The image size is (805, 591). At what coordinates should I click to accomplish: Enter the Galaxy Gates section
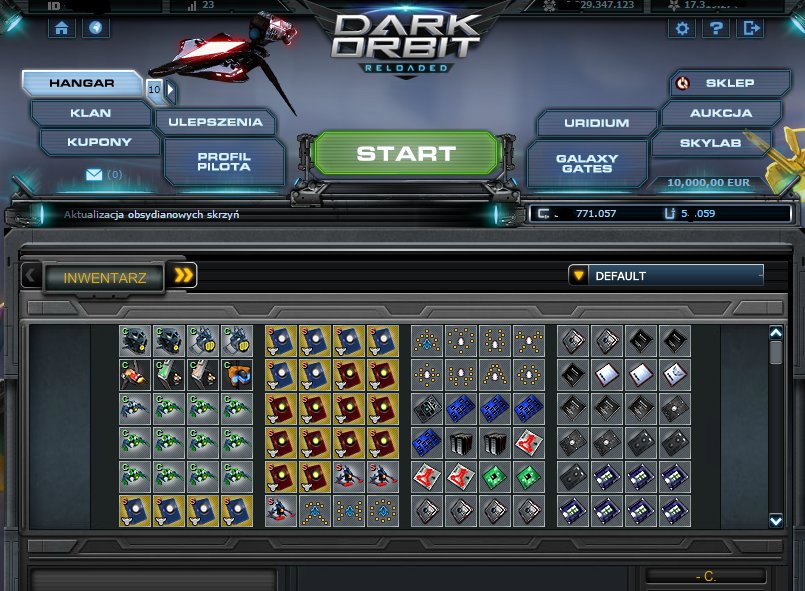coord(587,163)
